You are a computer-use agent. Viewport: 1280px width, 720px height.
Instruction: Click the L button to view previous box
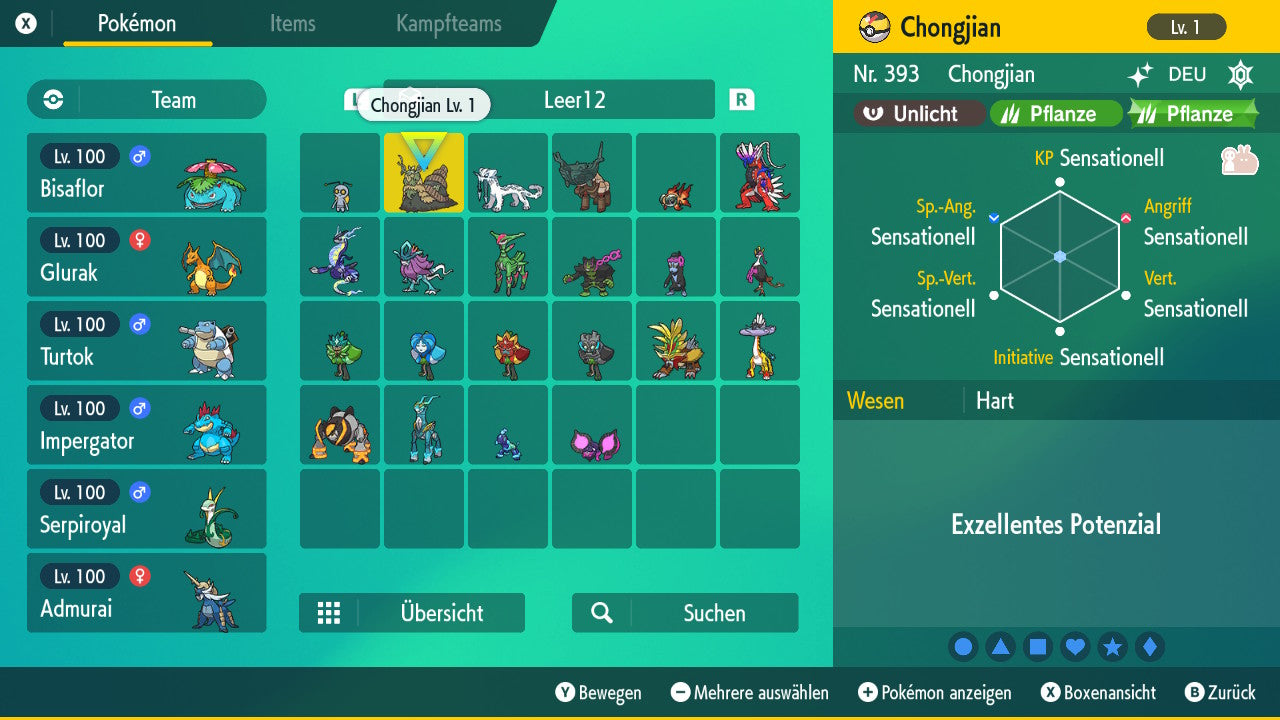pos(356,100)
